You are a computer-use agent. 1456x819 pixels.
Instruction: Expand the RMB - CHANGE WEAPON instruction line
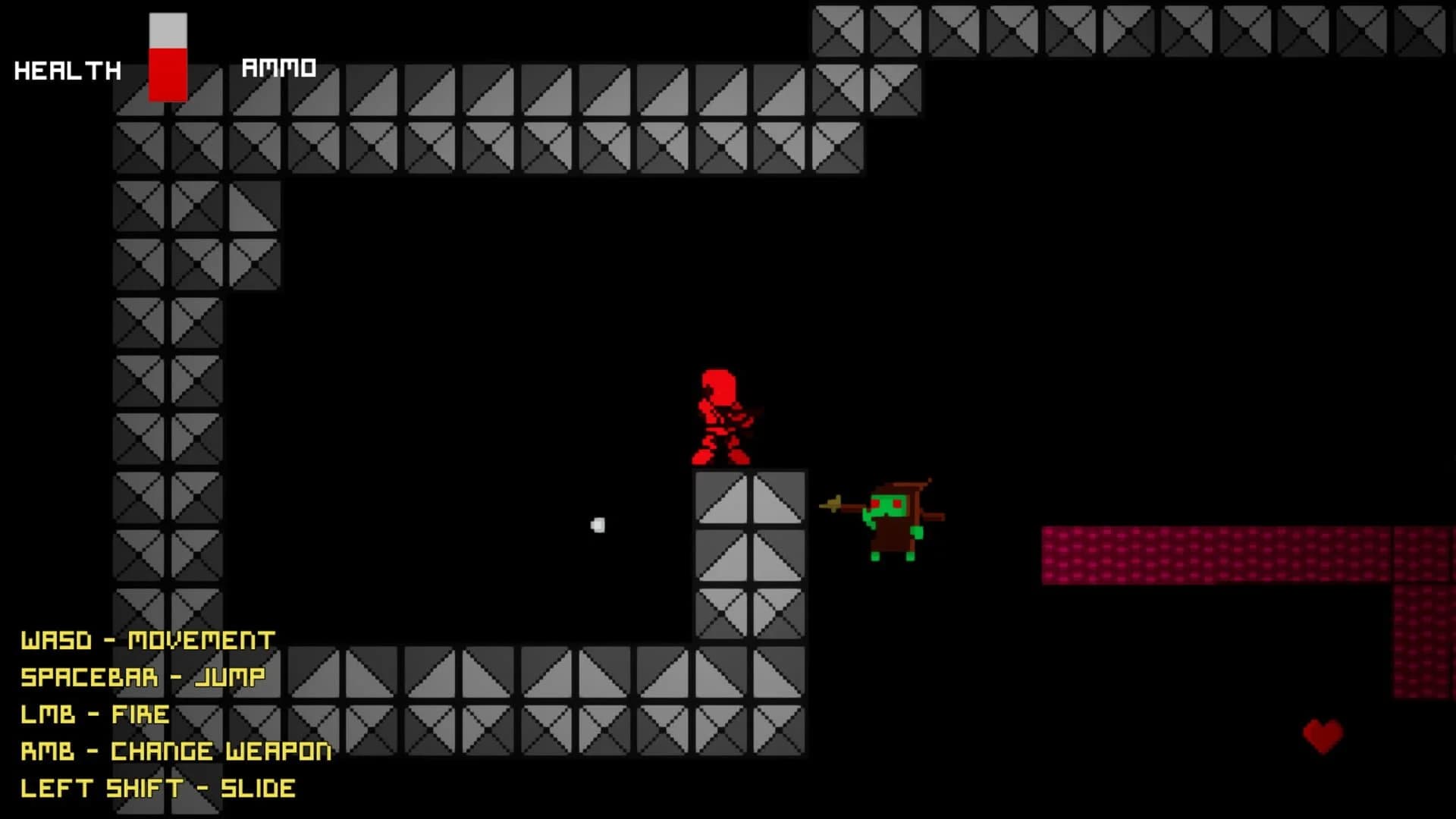(x=176, y=751)
